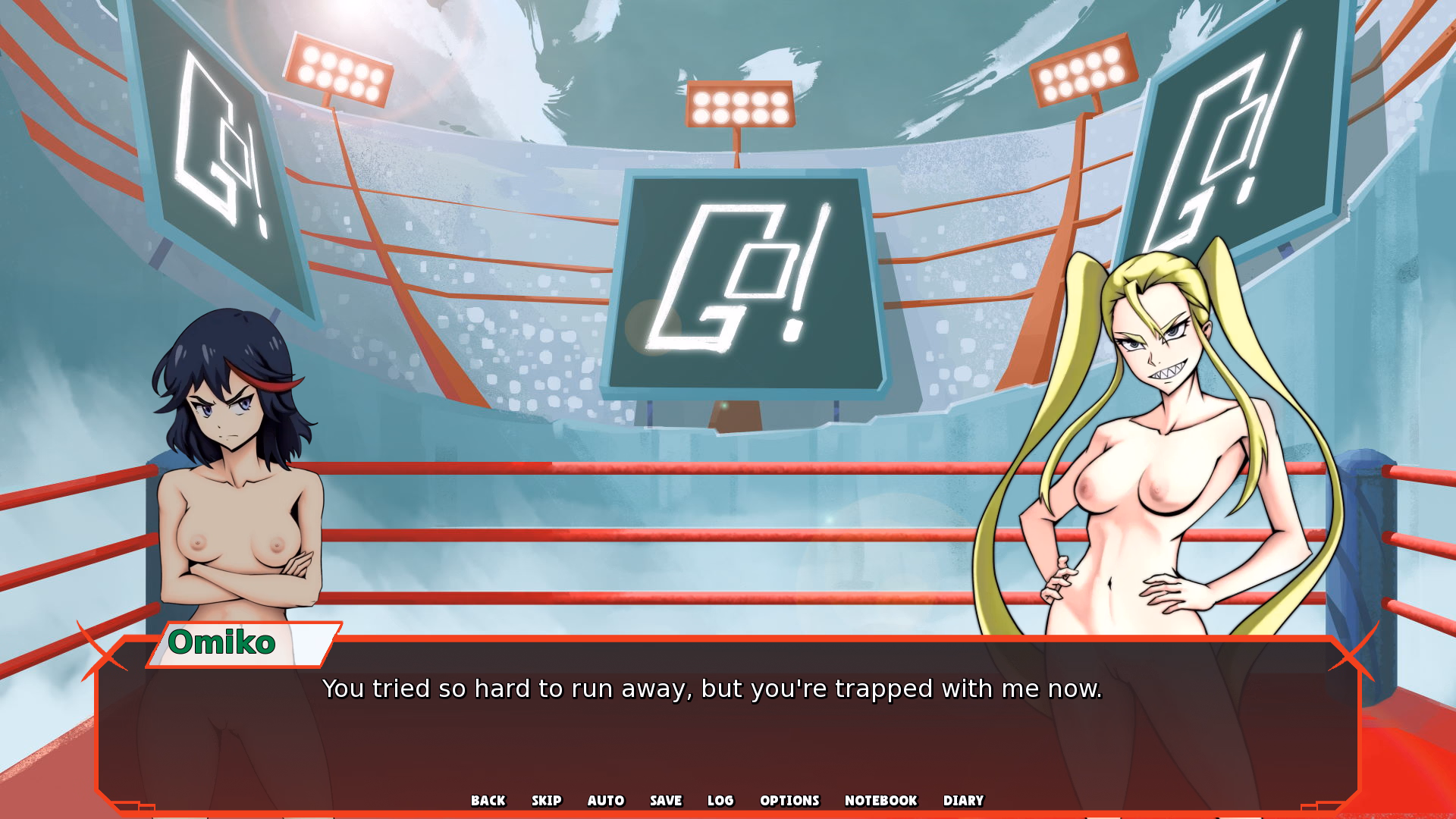This screenshot has width=1456, height=819.
Task: Enable SKIP mode
Action: pos(548,800)
